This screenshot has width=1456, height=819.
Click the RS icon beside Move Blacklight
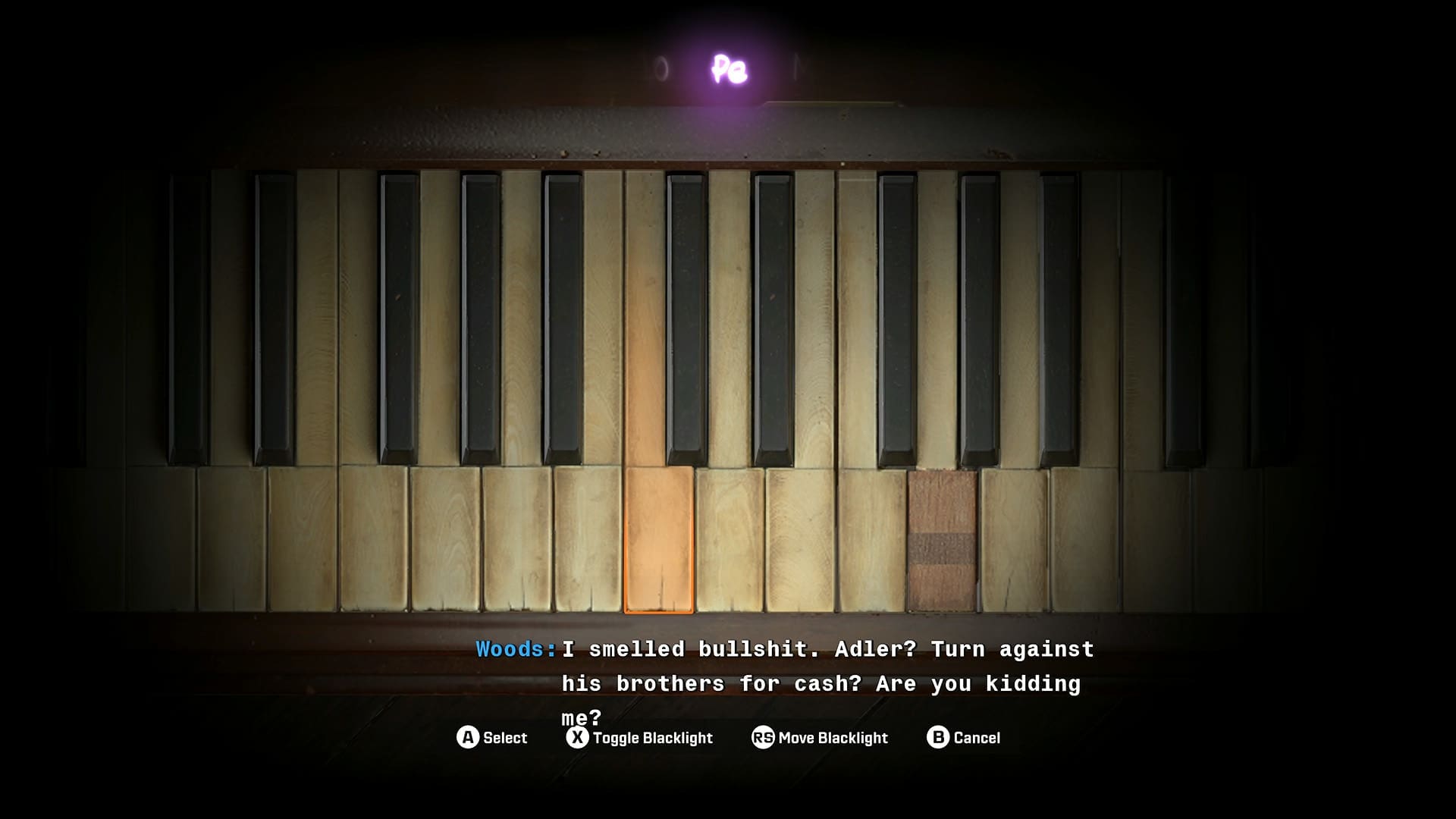click(764, 738)
